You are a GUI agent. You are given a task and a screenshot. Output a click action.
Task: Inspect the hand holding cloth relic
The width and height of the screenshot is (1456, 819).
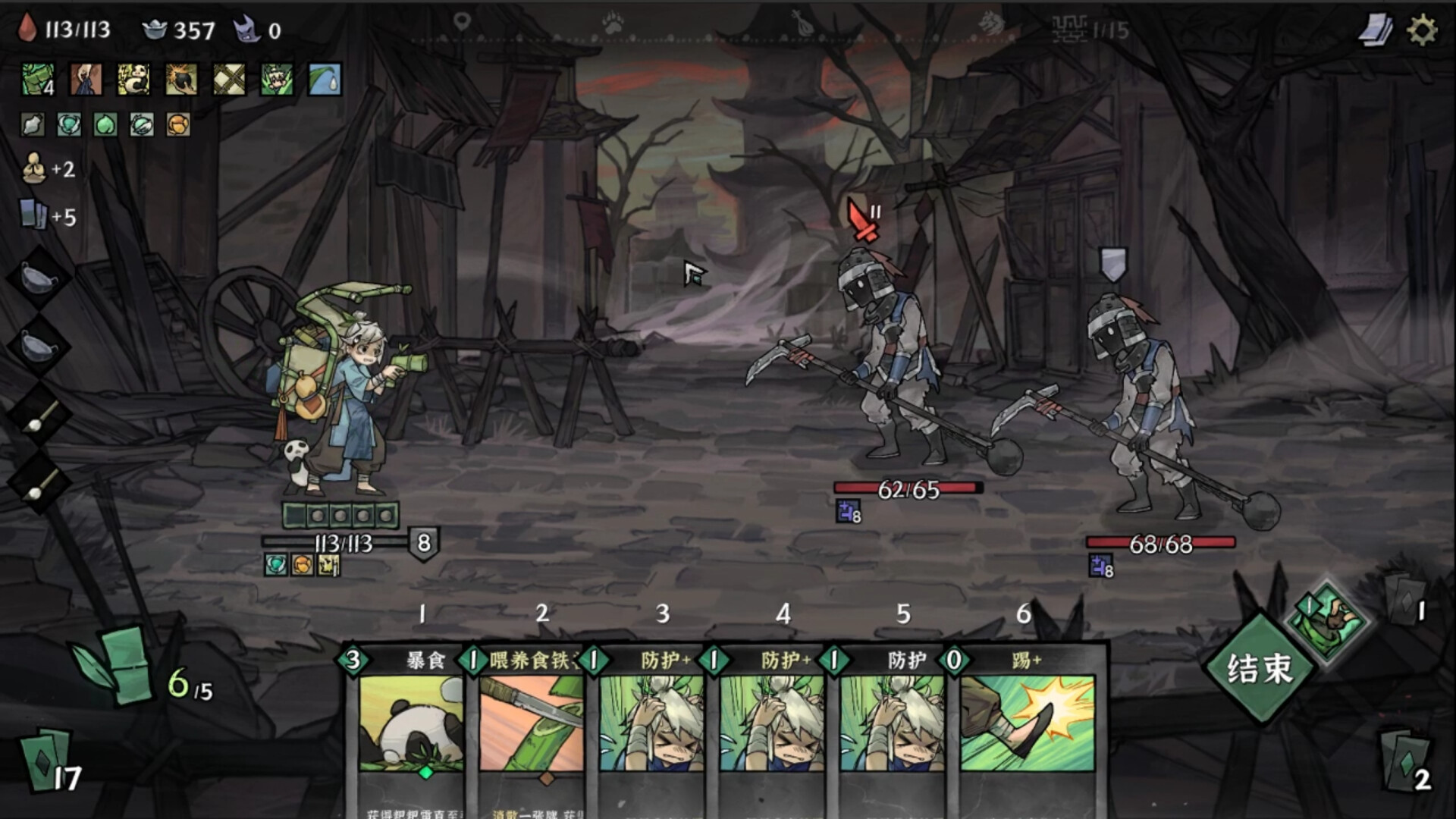(86, 79)
